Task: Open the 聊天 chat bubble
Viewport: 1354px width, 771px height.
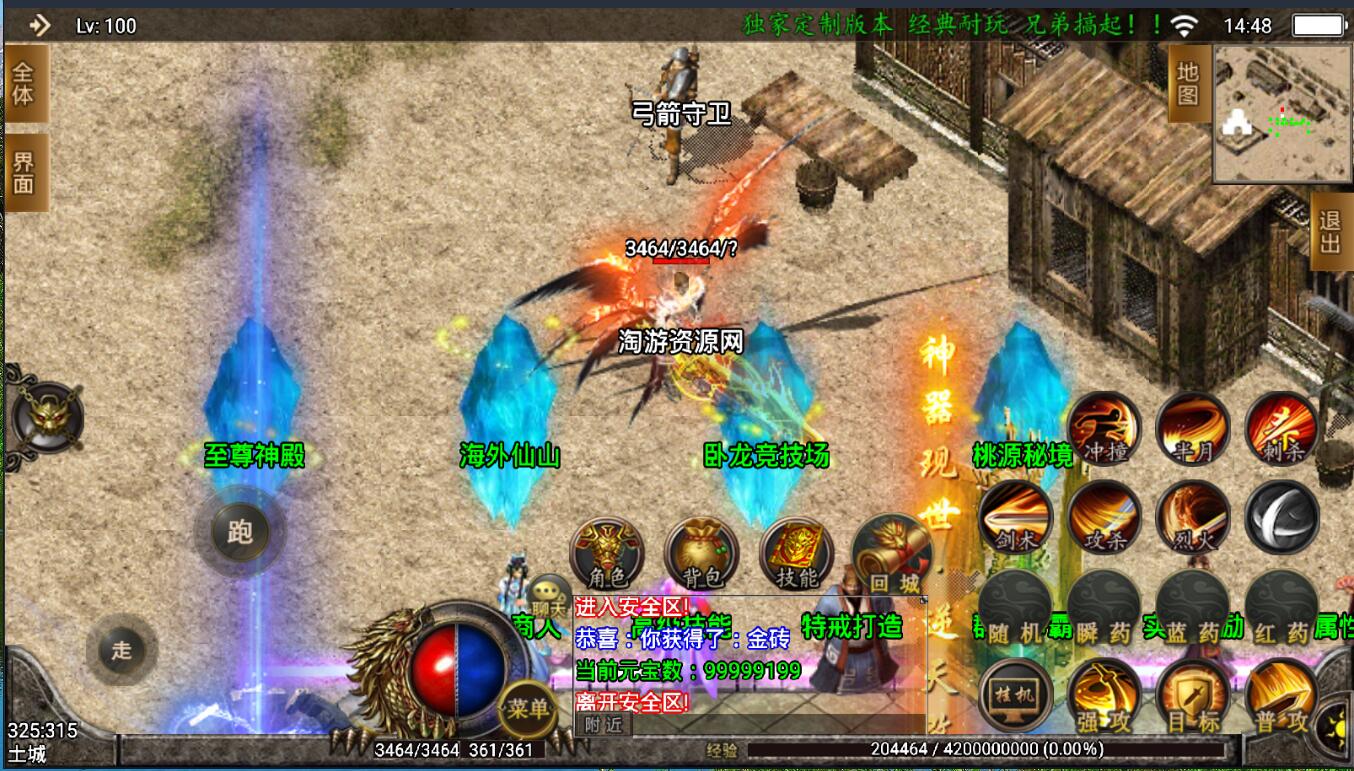Action: point(549,597)
